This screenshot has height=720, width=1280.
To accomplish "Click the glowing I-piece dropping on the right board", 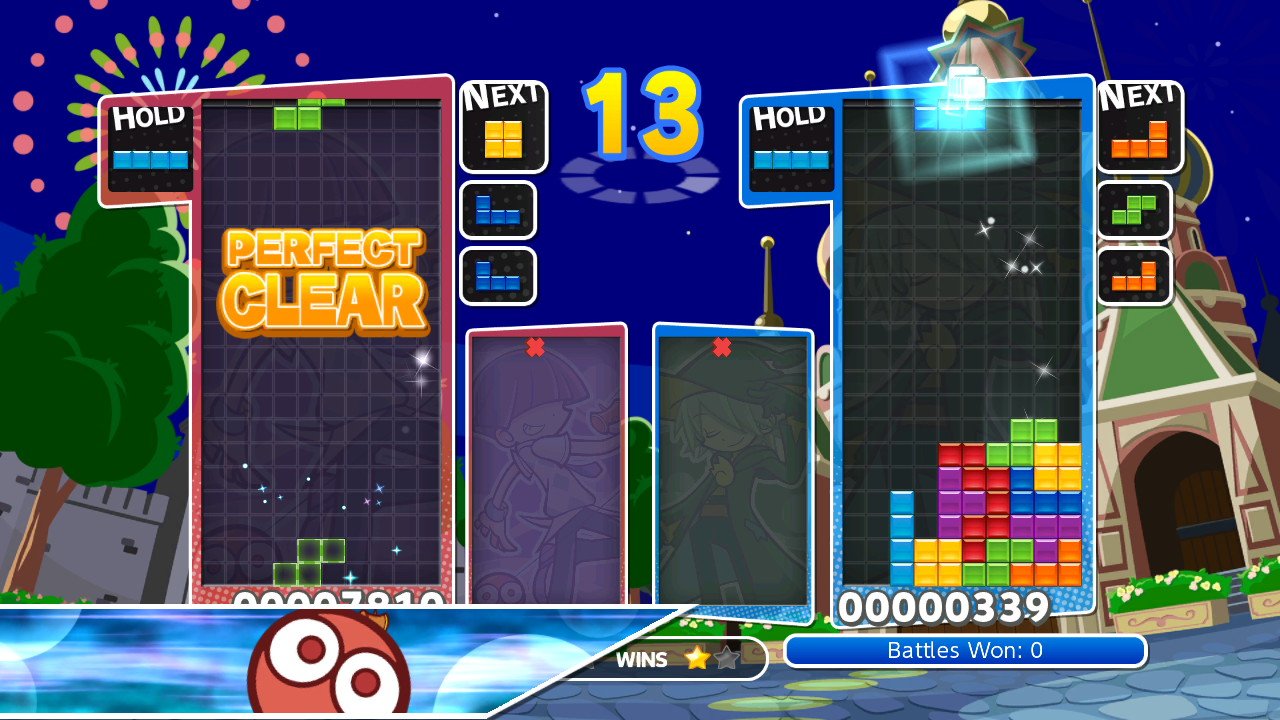I will (x=949, y=113).
